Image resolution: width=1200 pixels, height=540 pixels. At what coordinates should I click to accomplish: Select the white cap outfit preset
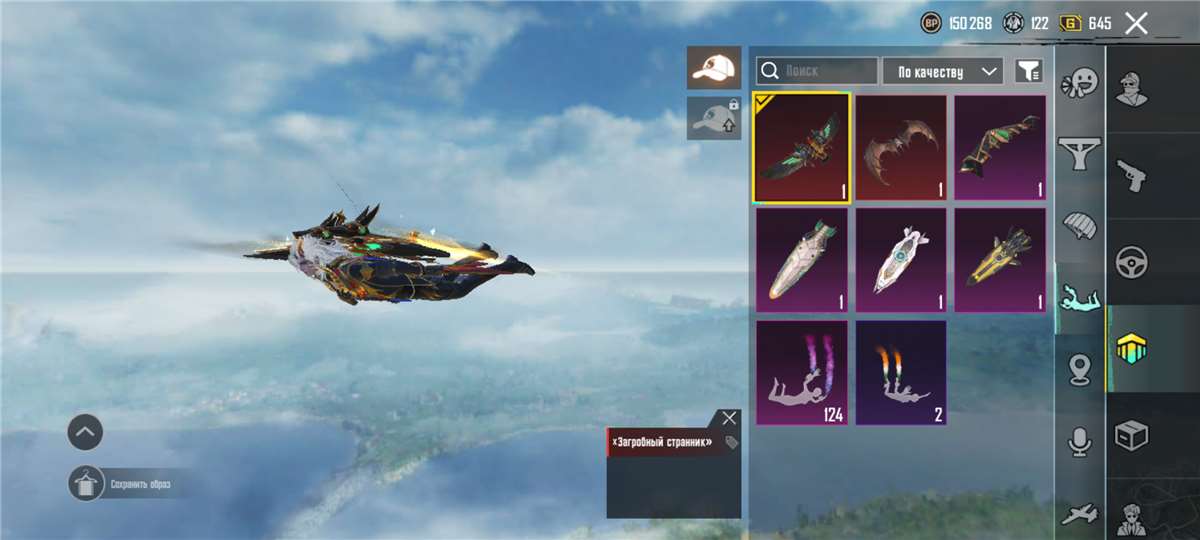[x=714, y=68]
